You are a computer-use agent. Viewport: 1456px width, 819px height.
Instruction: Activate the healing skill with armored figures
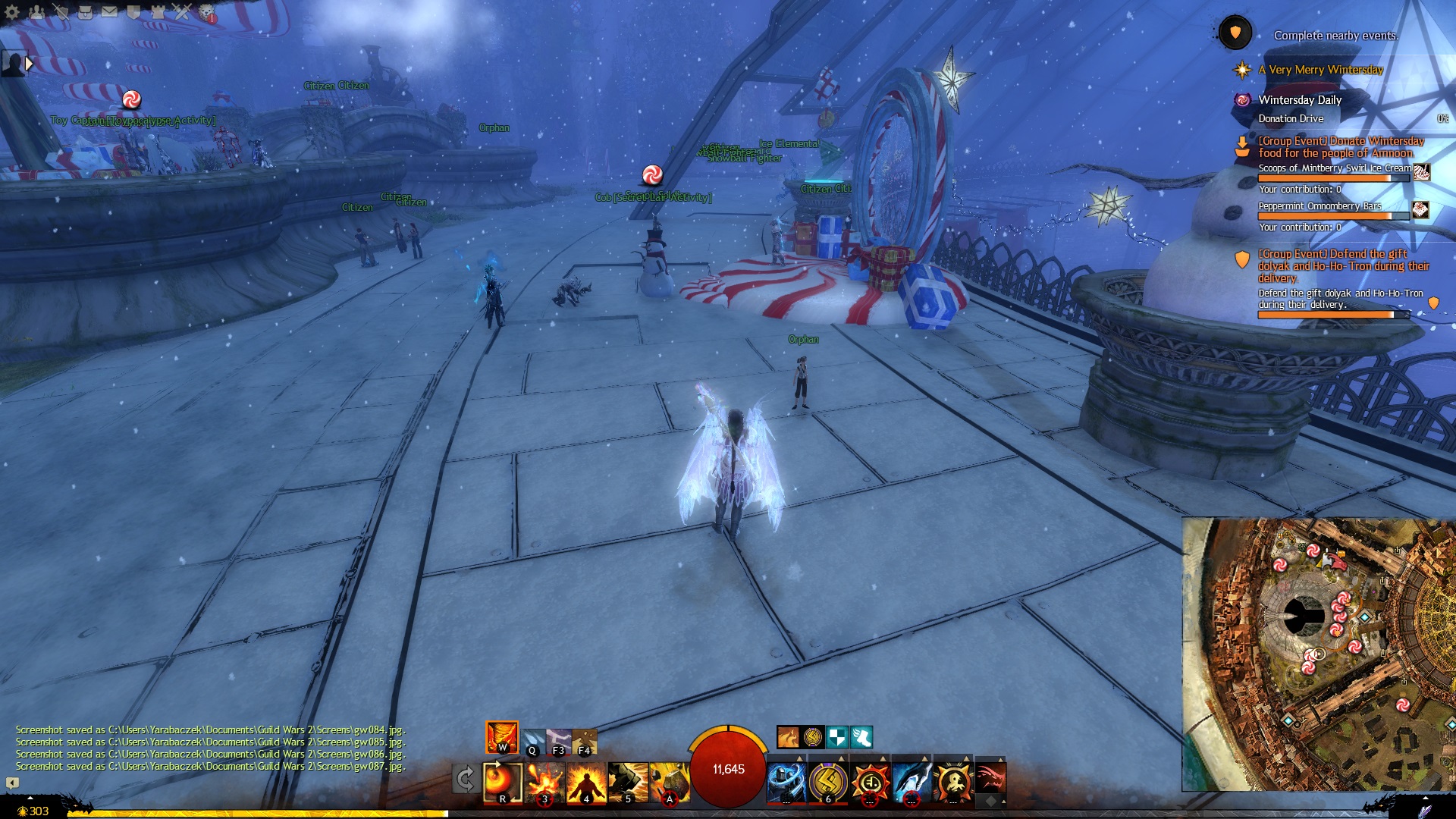tap(786, 782)
